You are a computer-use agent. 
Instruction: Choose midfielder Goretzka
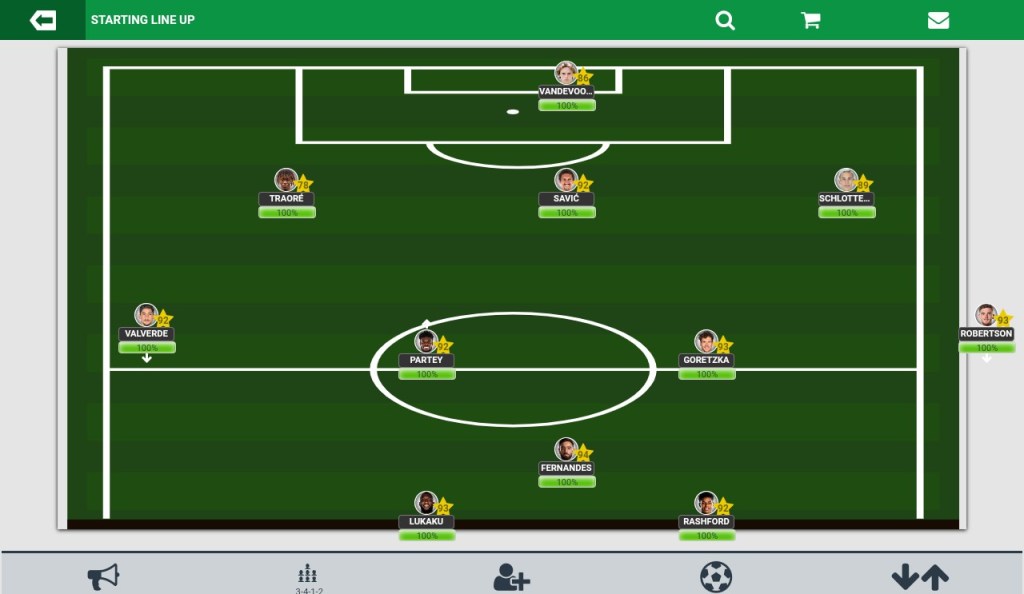707,343
